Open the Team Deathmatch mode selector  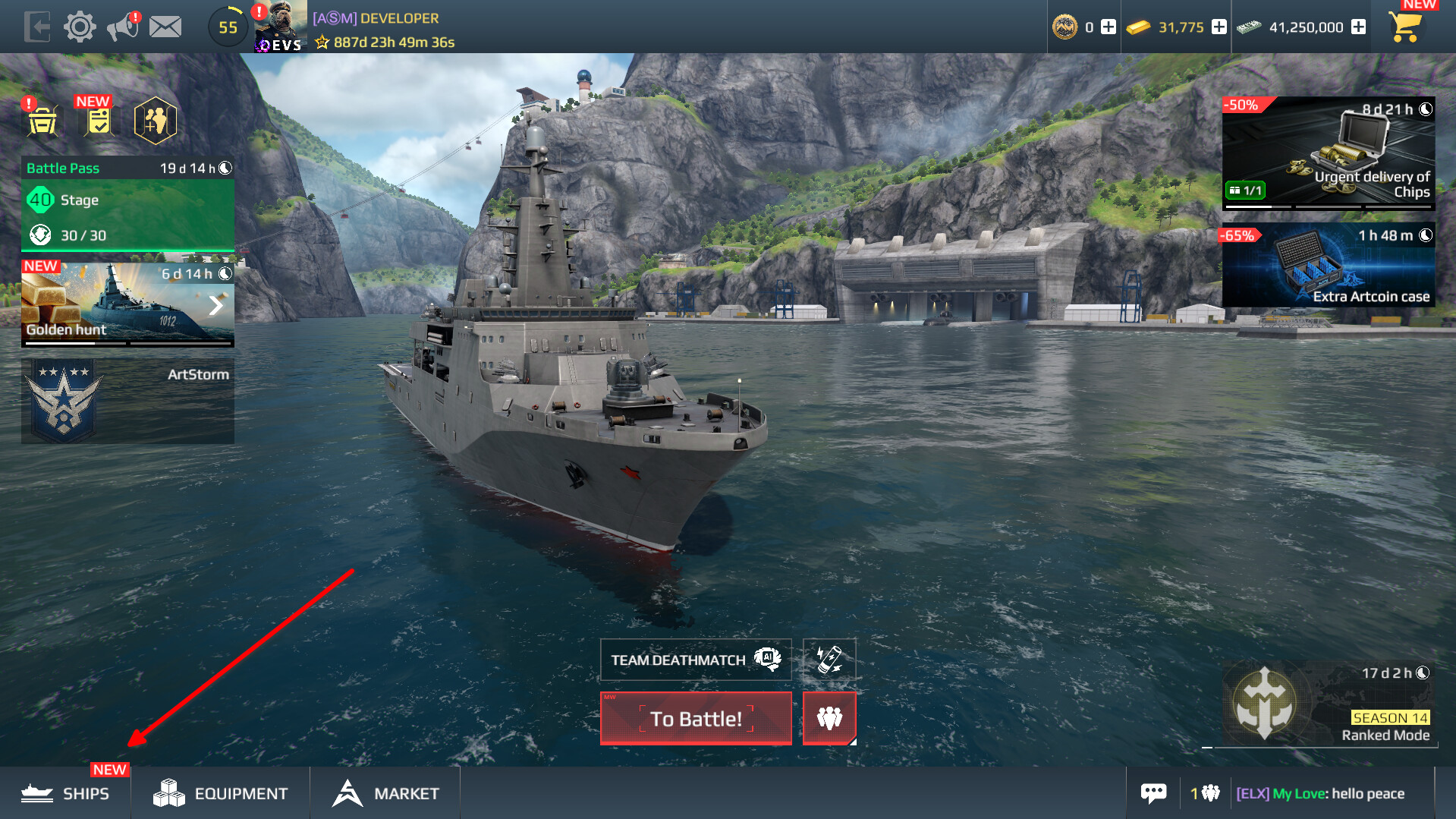696,660
